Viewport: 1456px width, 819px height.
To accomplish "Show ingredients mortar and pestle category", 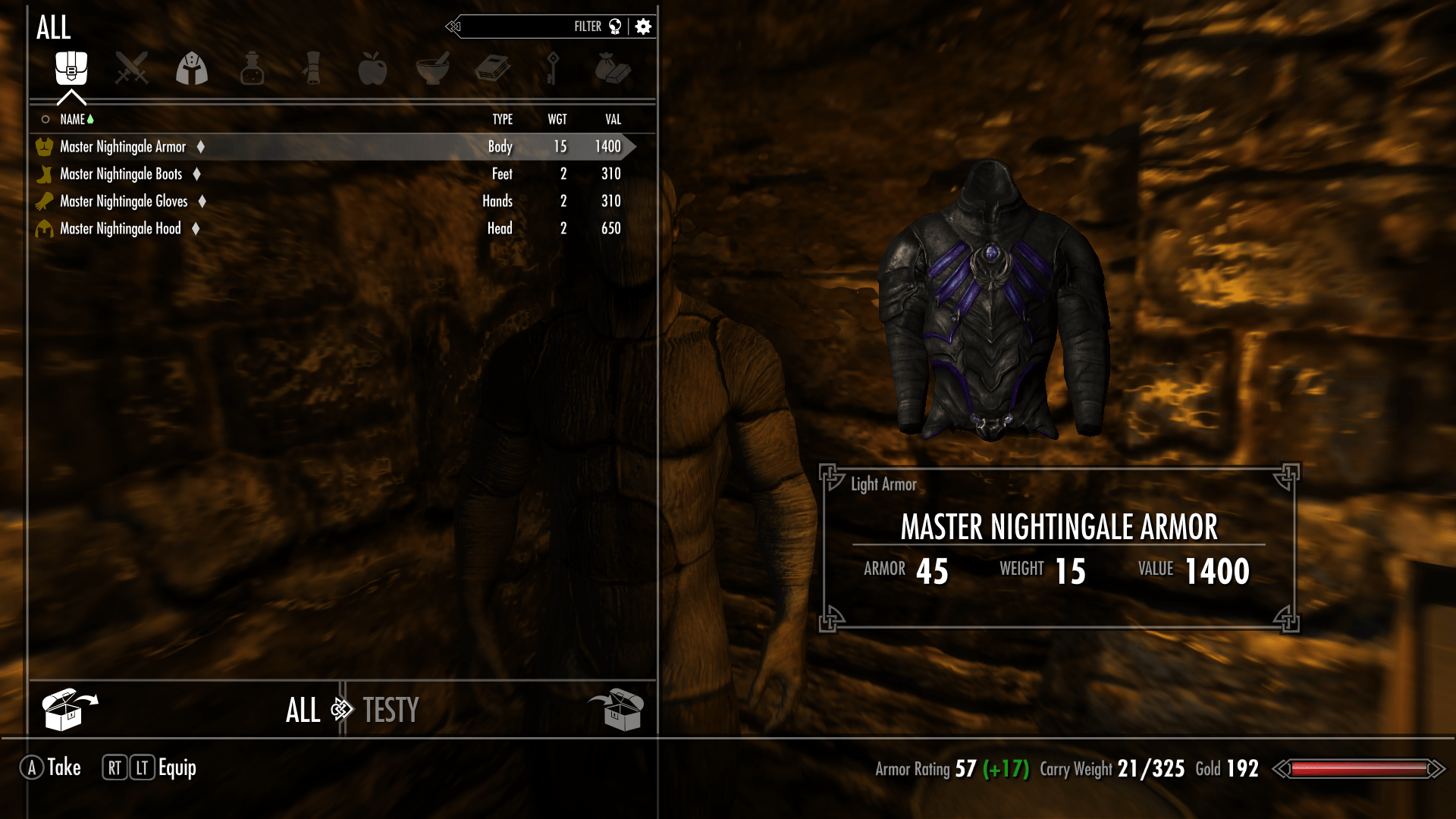I will pyautogui.click(x=433, y=69).
